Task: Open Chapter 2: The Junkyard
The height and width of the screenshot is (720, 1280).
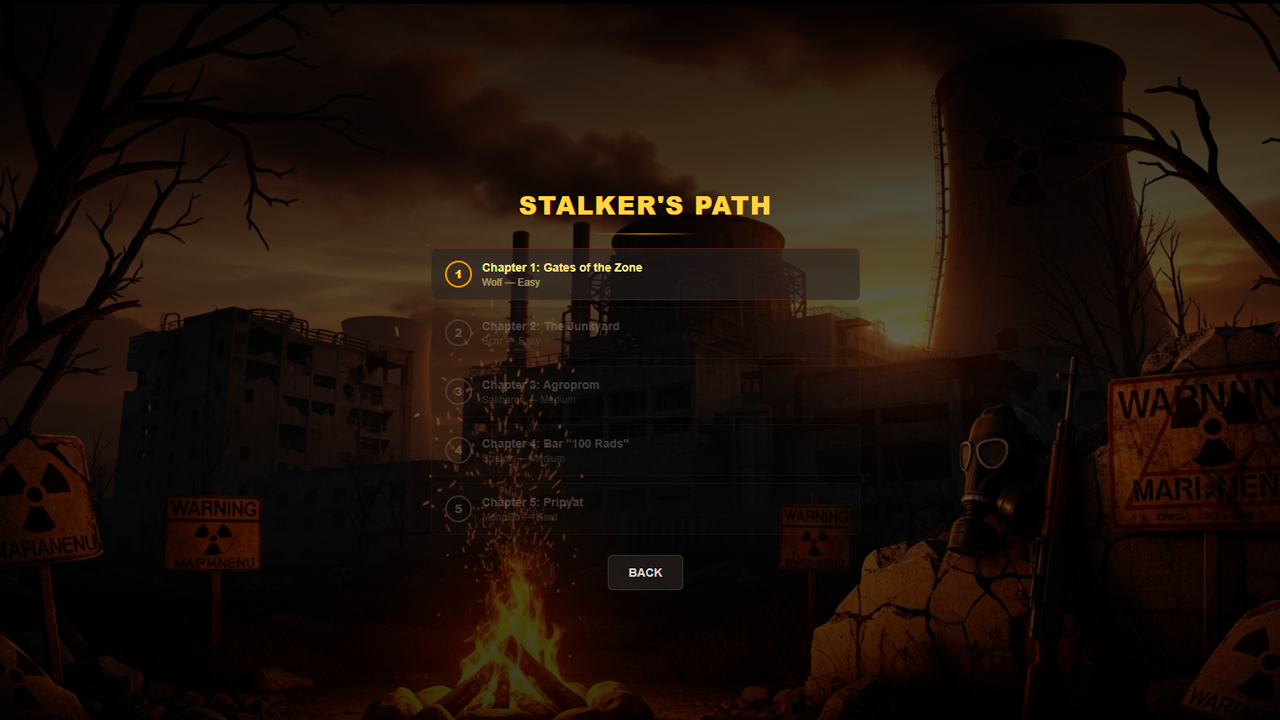Action: 549,326
